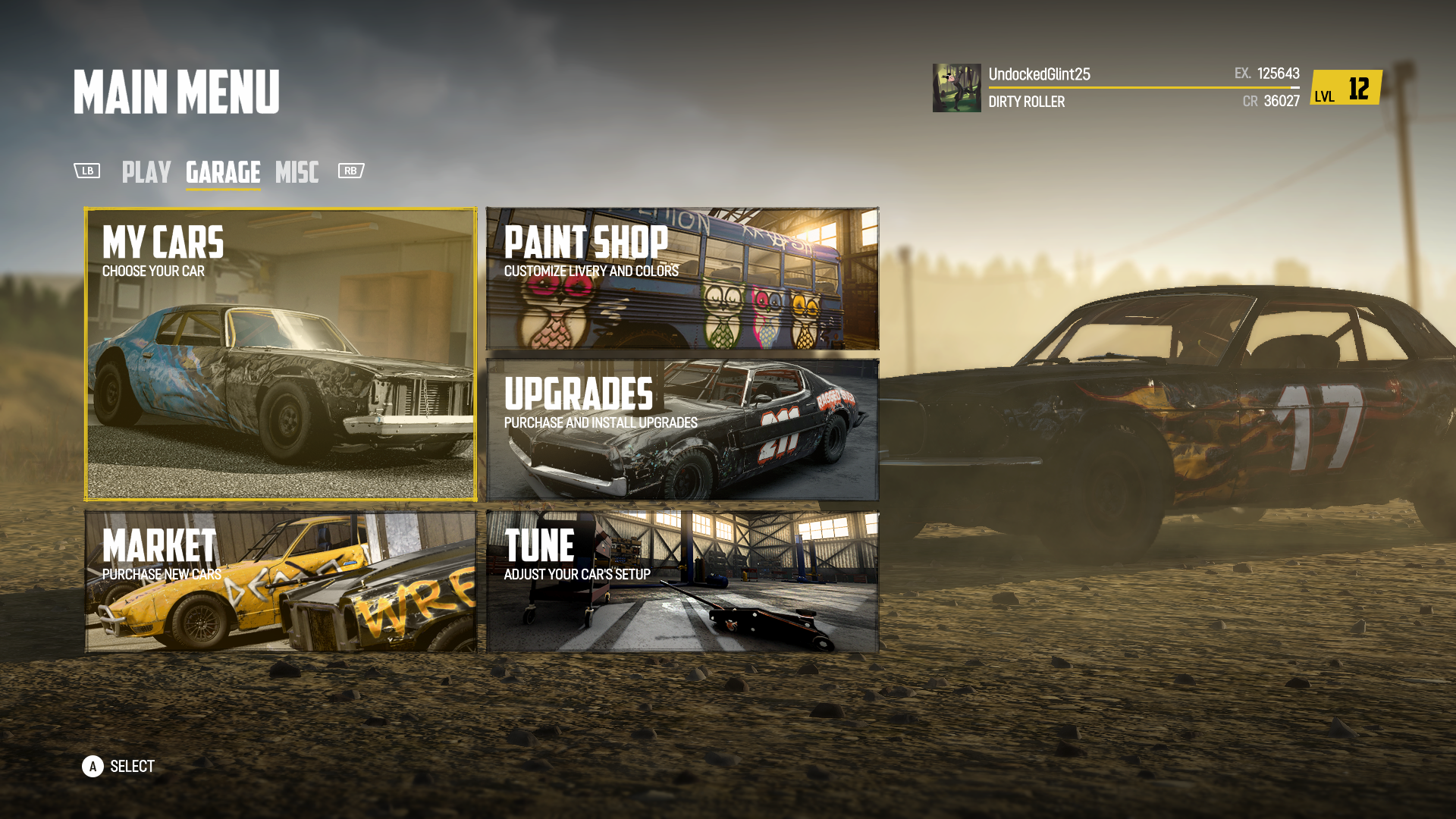Click the LB bumper icon left of PLAY
This screenshot has width=1456, height=819.
(86, 171)
